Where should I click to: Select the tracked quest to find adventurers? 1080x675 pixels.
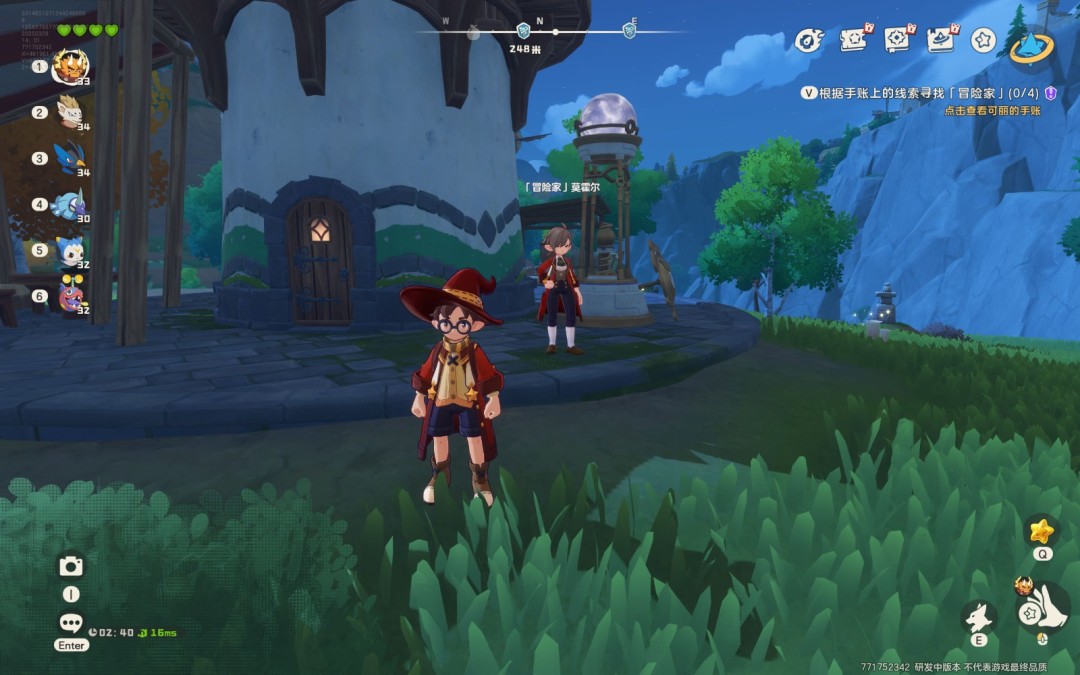tap(920, 92)
